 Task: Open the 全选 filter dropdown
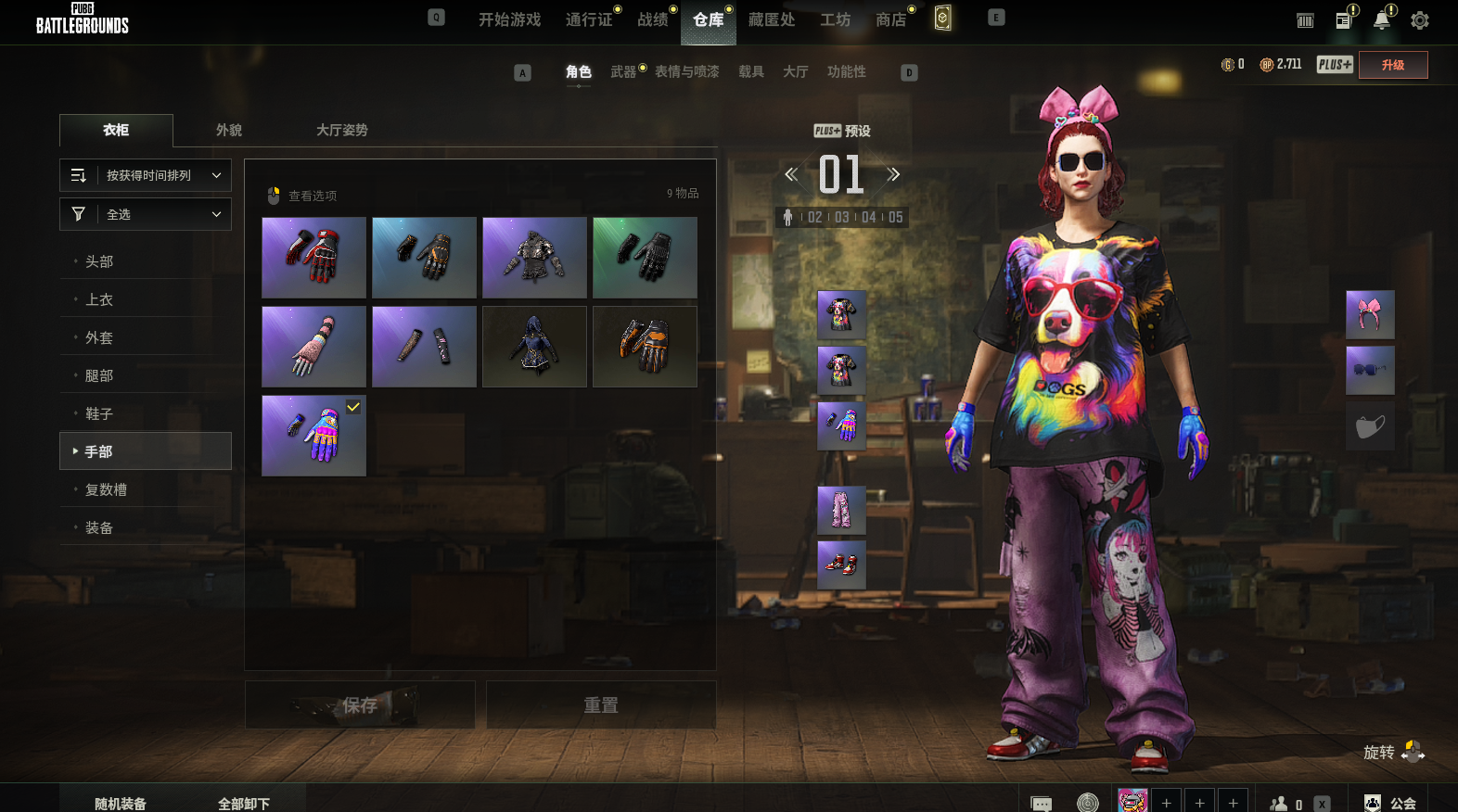click(146, 214)
